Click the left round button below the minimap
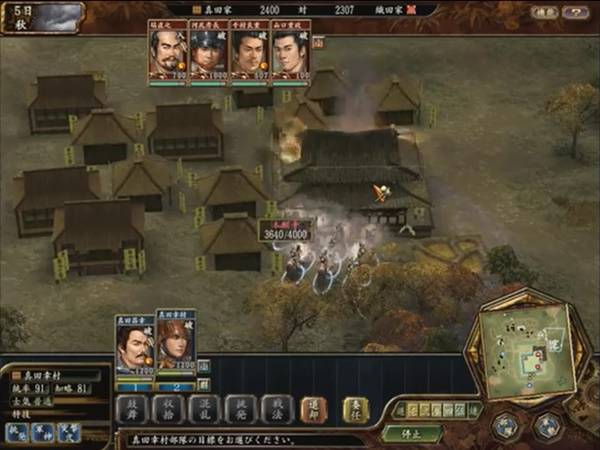The height and width of the screenshot is (450, 600). point(504,424)
